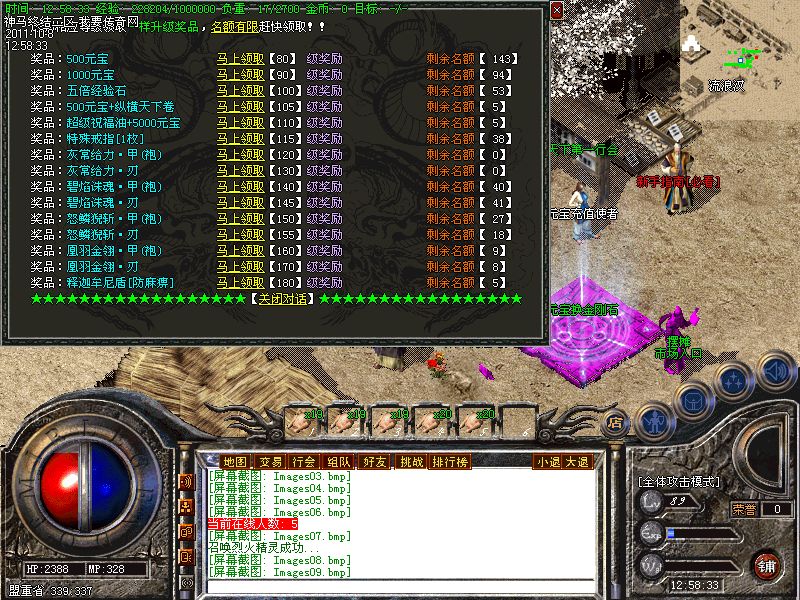Show the 排行榜 ranking list
The image size is (800, 600).
coord(450,461)
